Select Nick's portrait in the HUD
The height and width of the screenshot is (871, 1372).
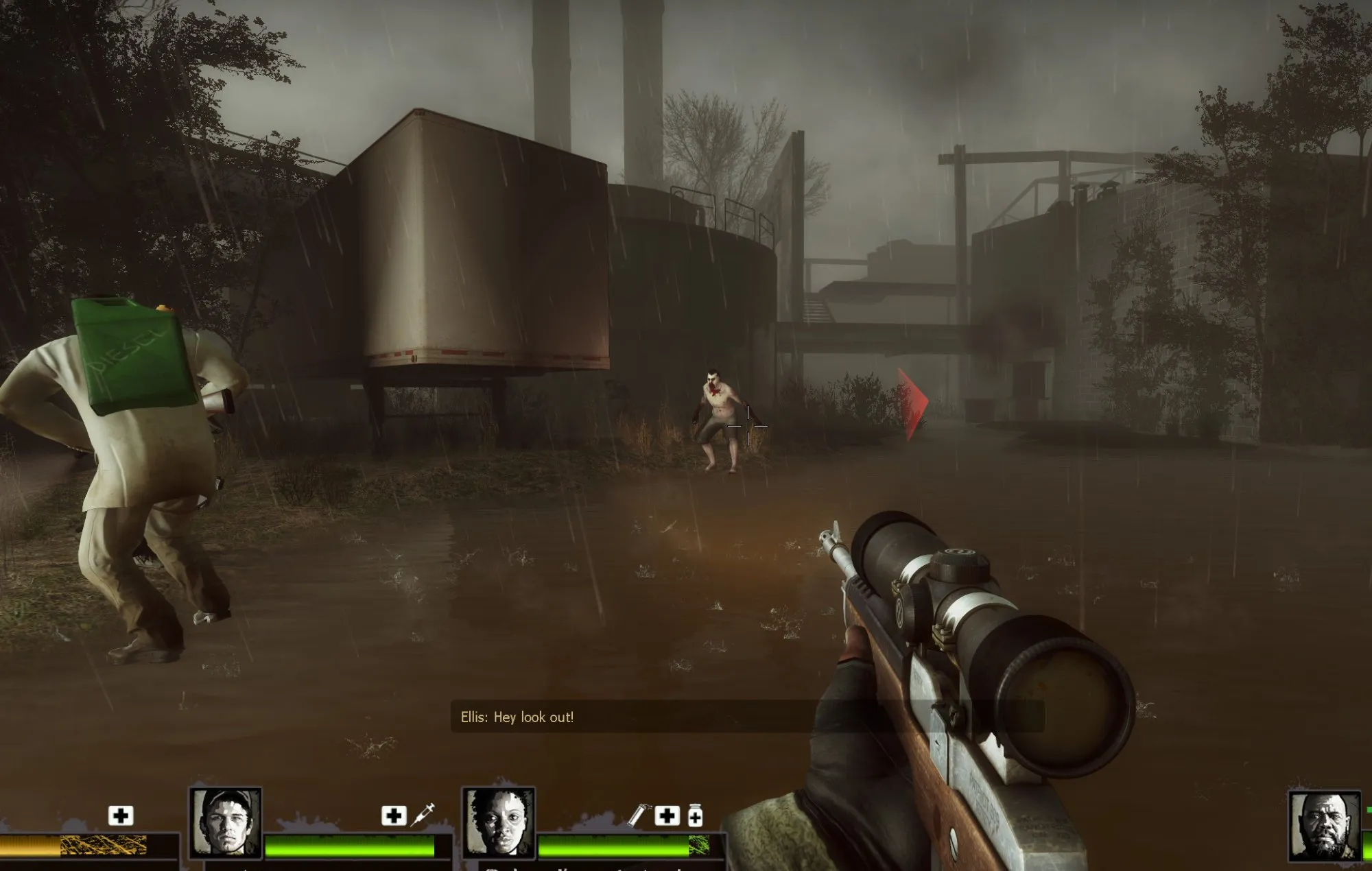(224, 823)
